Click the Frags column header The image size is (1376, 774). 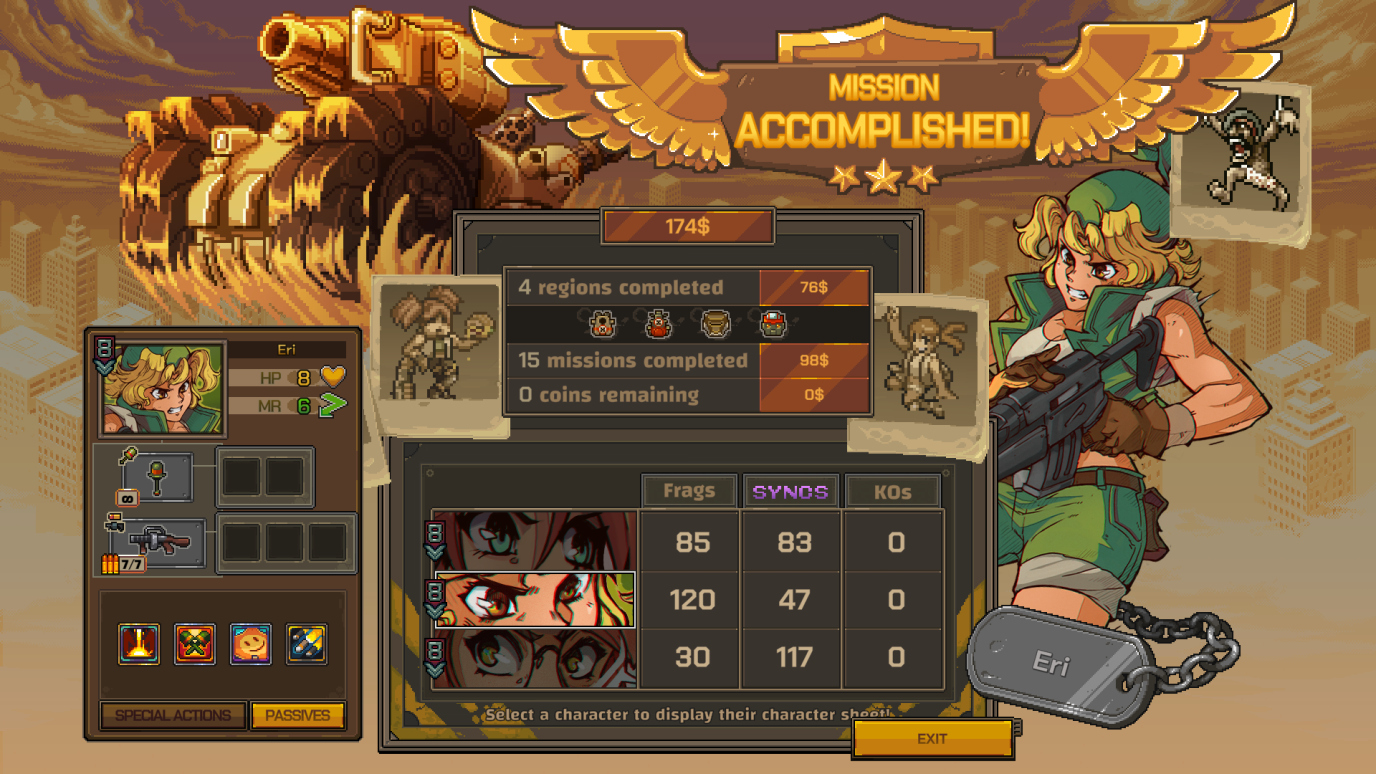click(689, 491)
